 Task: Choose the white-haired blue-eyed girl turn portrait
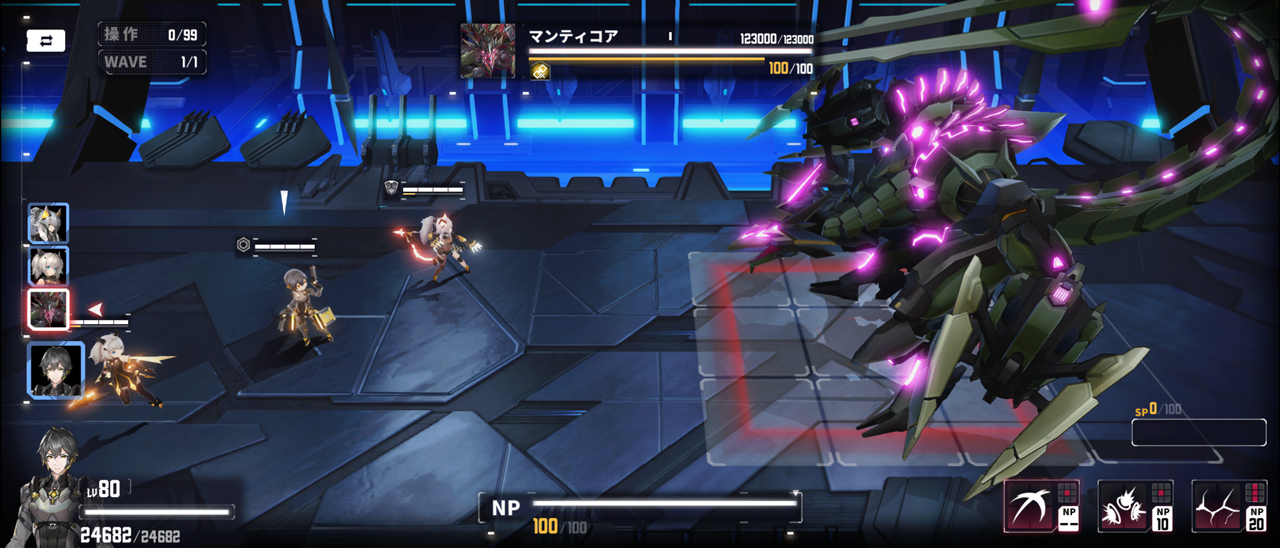point(48,267)
